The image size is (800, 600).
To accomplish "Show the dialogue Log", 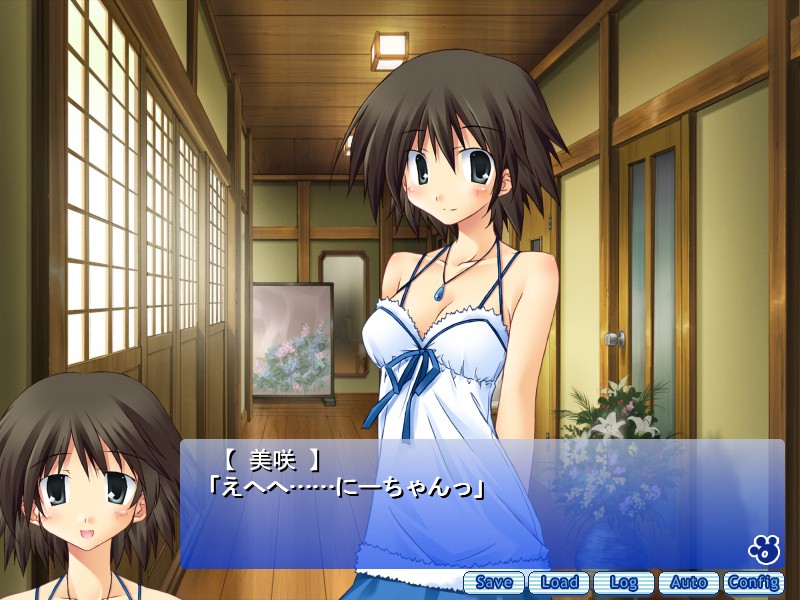I will pos(624,582).
